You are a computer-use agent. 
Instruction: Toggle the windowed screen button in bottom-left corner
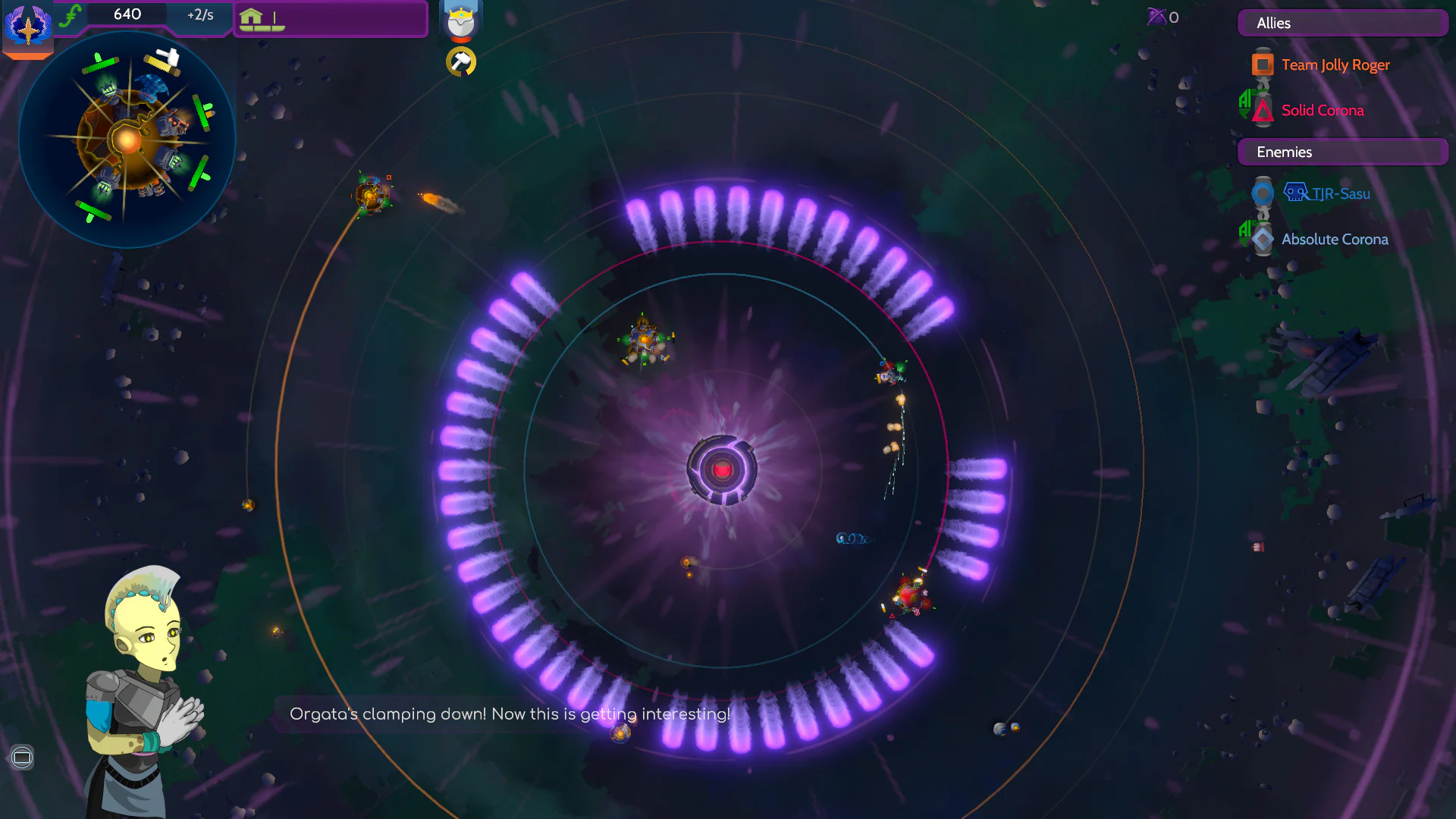pyautogui.click(x=22, y=757)
